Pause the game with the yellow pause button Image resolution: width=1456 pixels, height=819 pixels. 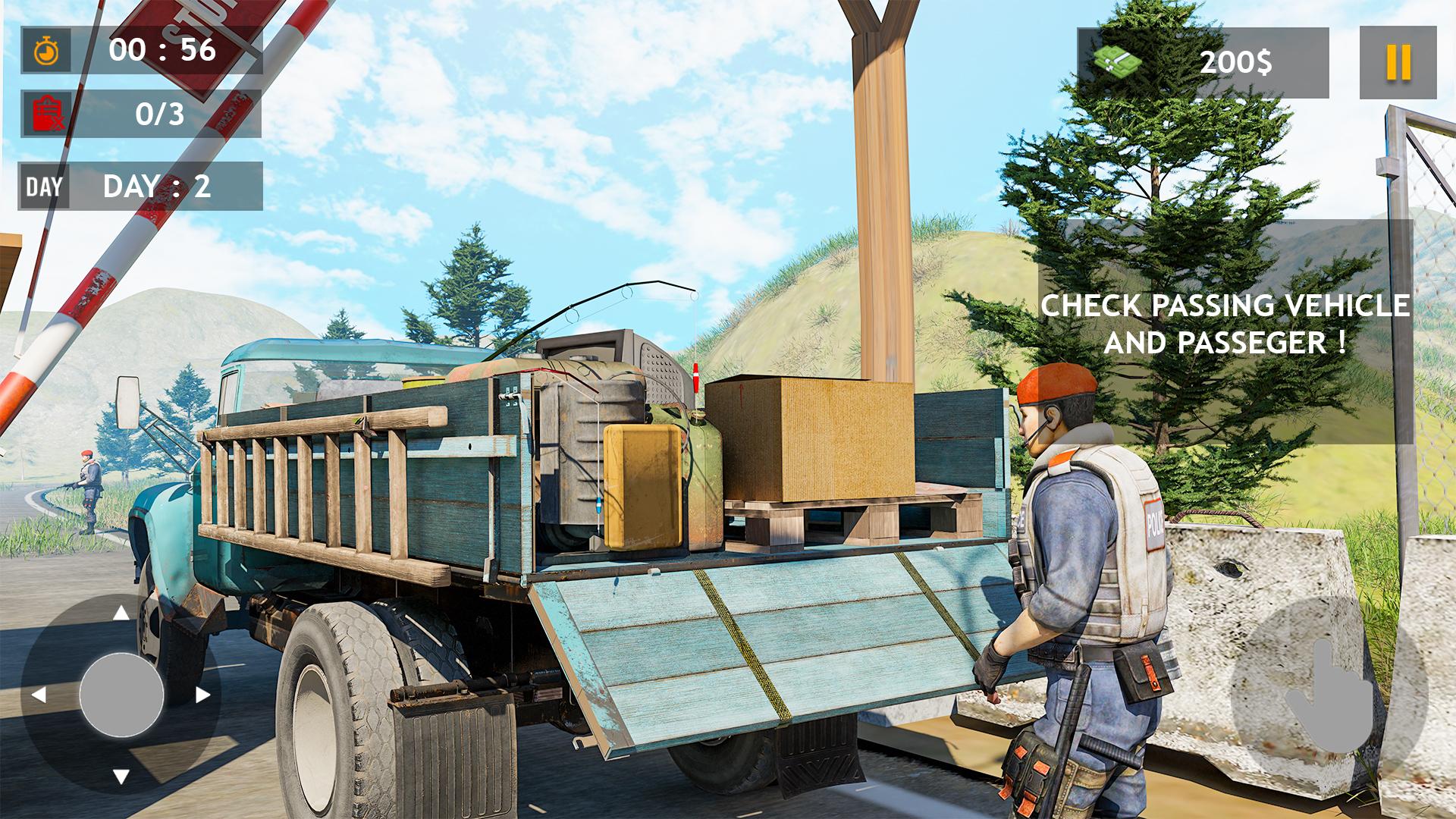coord(1398,62)
